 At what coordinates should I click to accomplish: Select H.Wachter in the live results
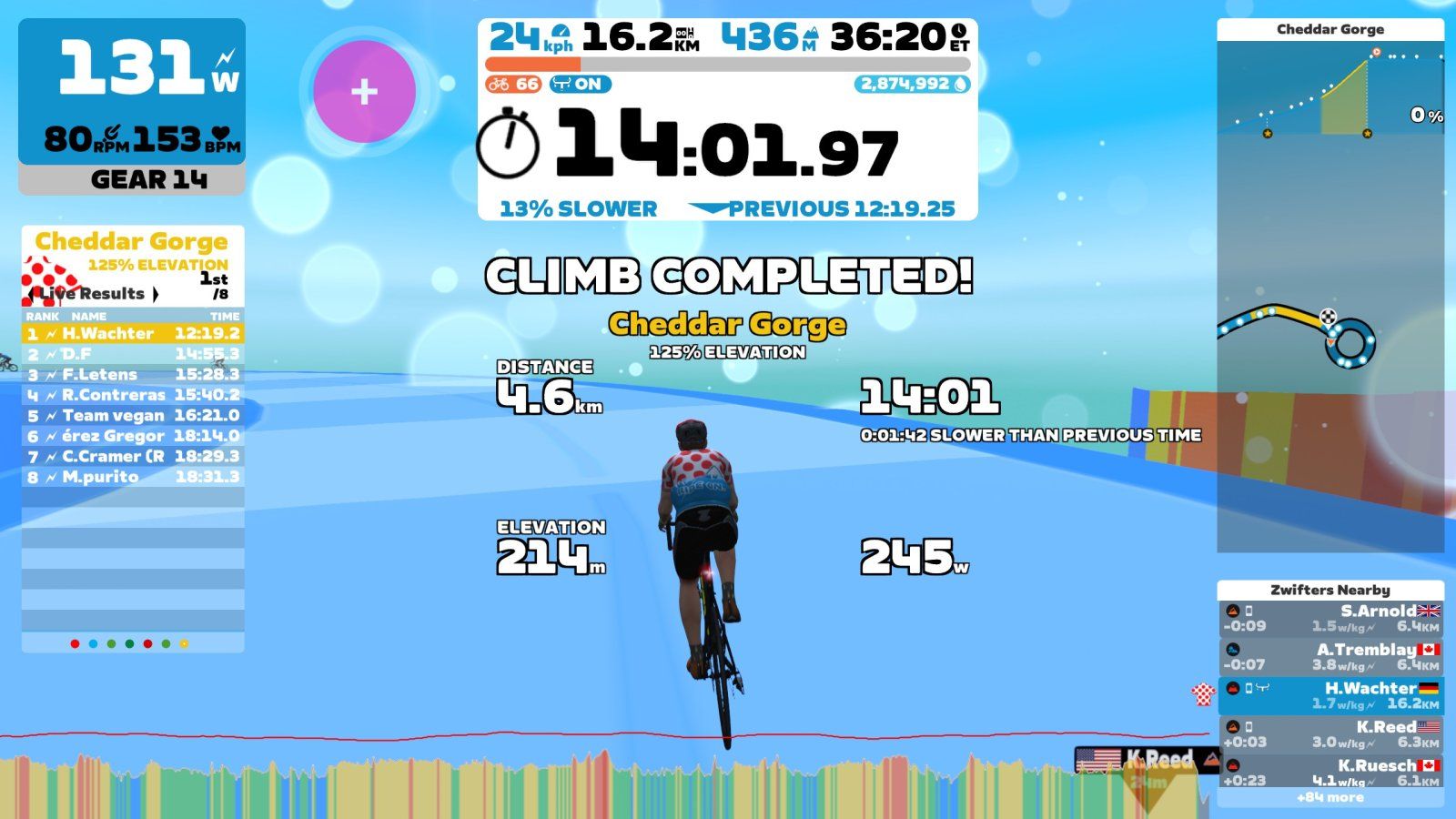(133, 334)
